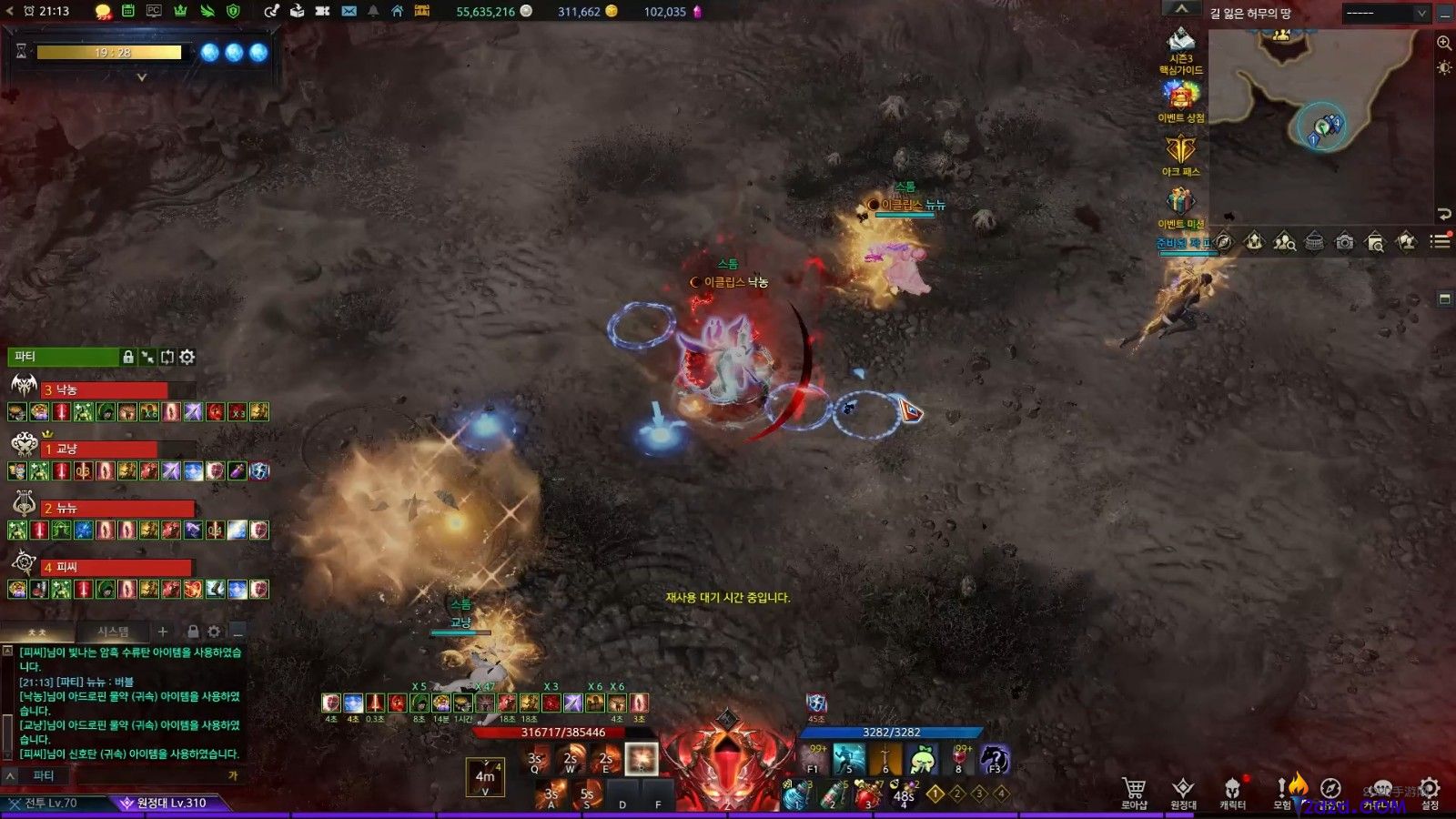
Task: Switch to the 시스템 chat tab
Action: [113, 632]
